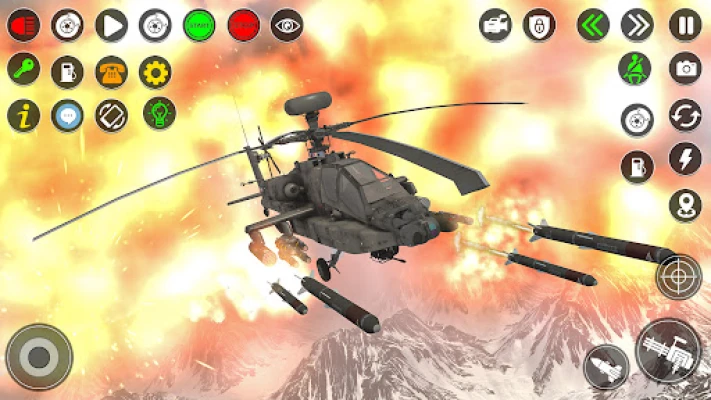Image resolution: width=711 pixels, height=400 pixels.
Task: Toggle the eye view icon
Action: (287, 25)
